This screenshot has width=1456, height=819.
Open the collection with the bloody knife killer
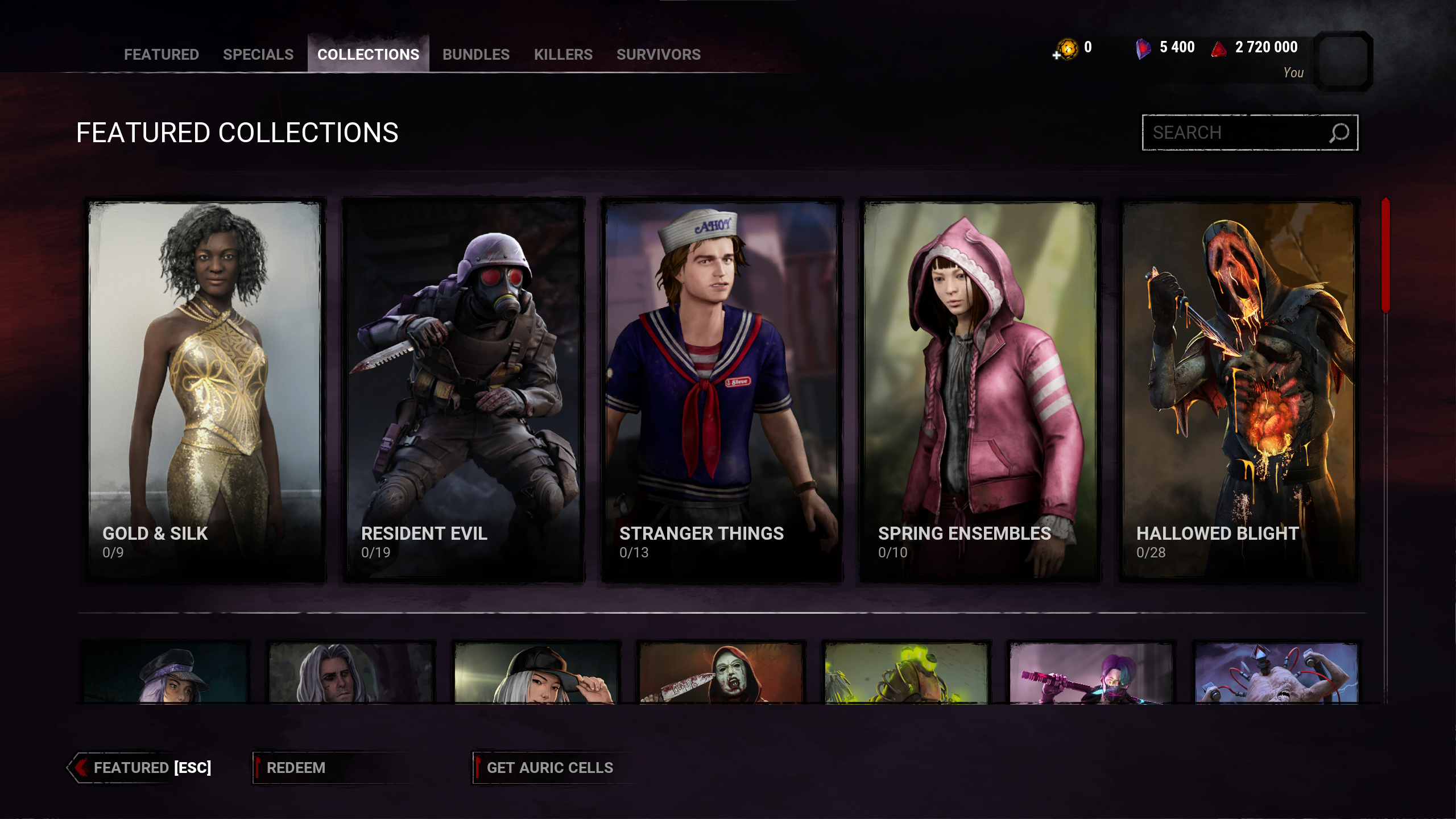tap(721, 673)
